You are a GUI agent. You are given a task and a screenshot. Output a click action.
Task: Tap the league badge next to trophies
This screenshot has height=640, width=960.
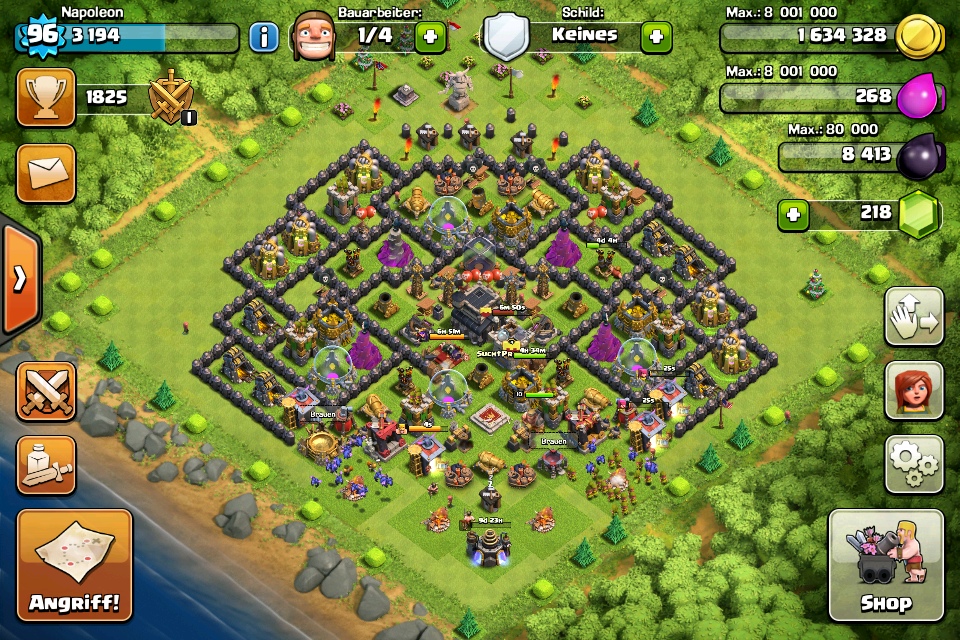[169, 99]
